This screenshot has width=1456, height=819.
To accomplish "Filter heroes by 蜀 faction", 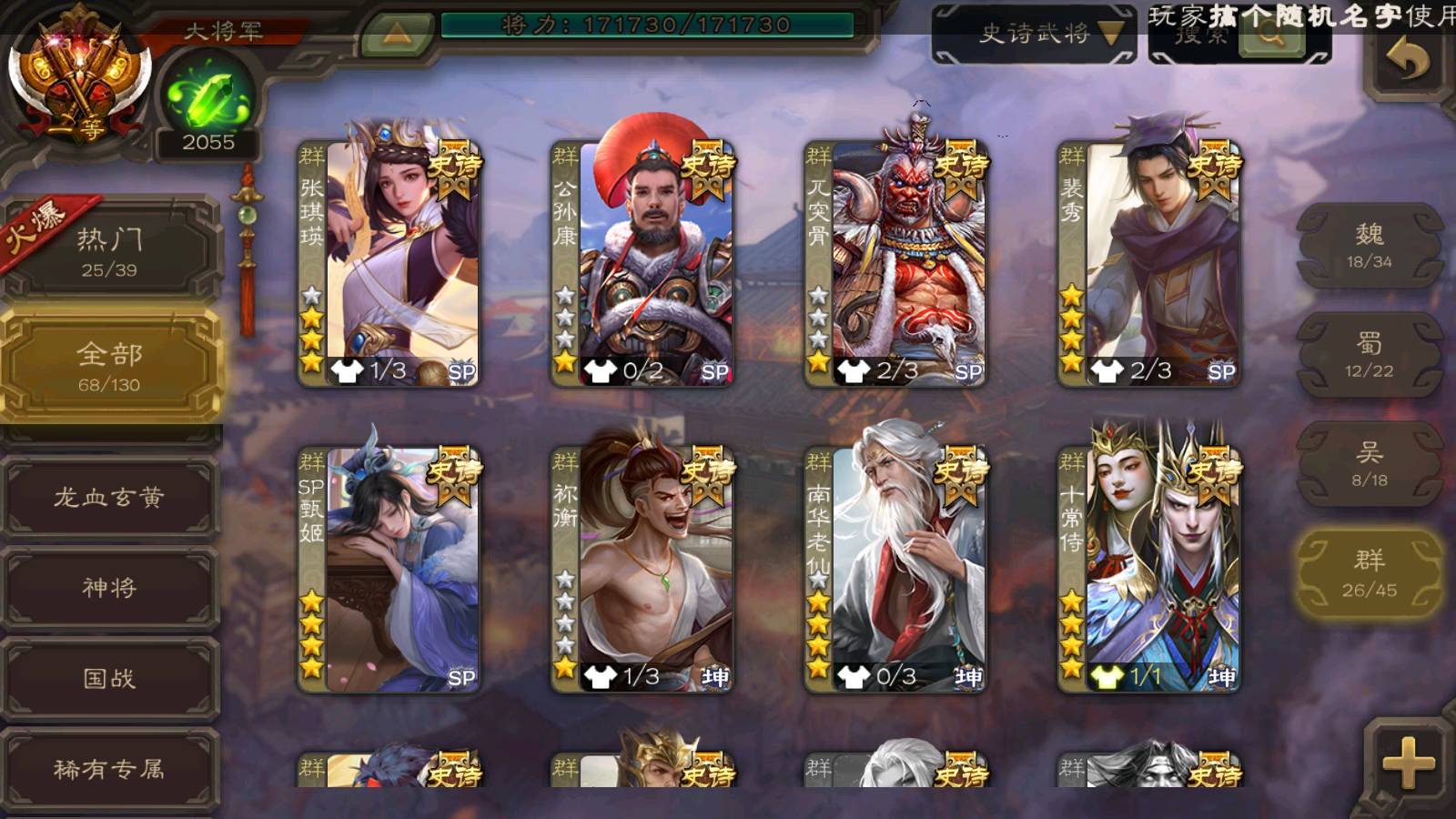I will coord(1369,355).
